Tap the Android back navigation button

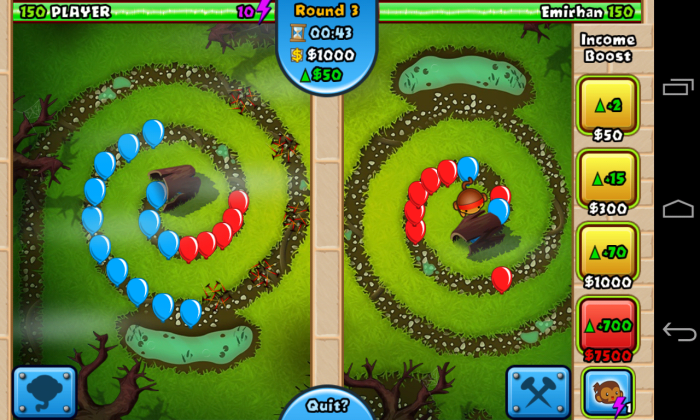(x=678, y=331)
